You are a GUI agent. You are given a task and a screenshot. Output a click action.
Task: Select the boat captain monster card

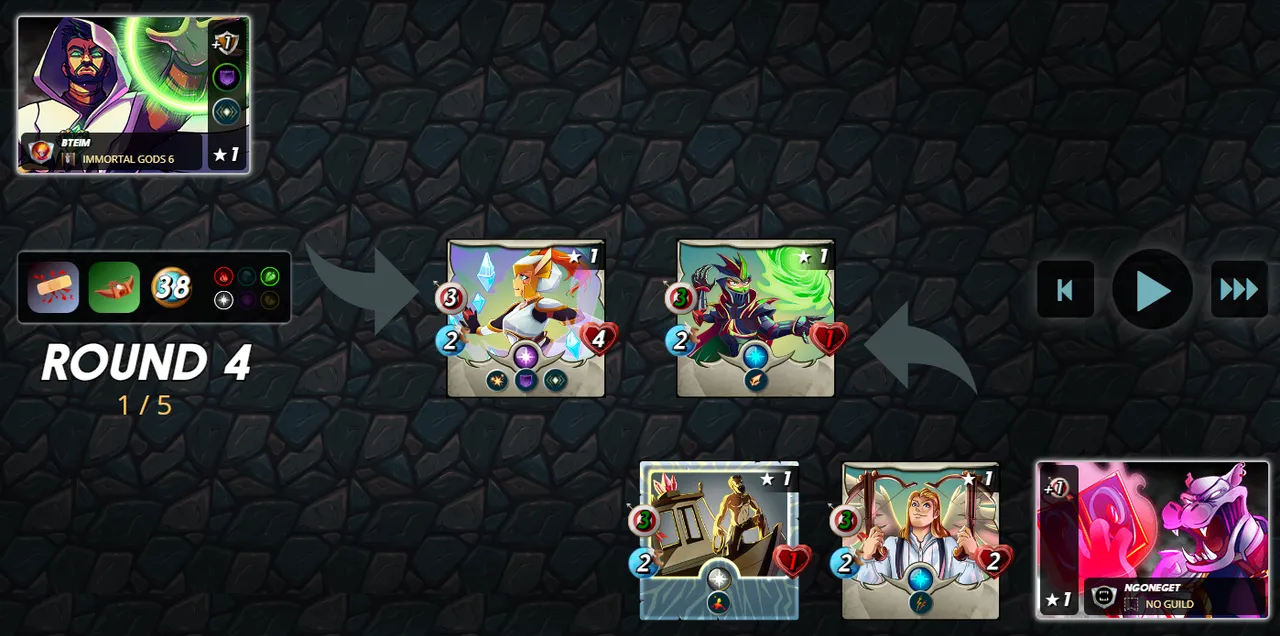(719, 540)
